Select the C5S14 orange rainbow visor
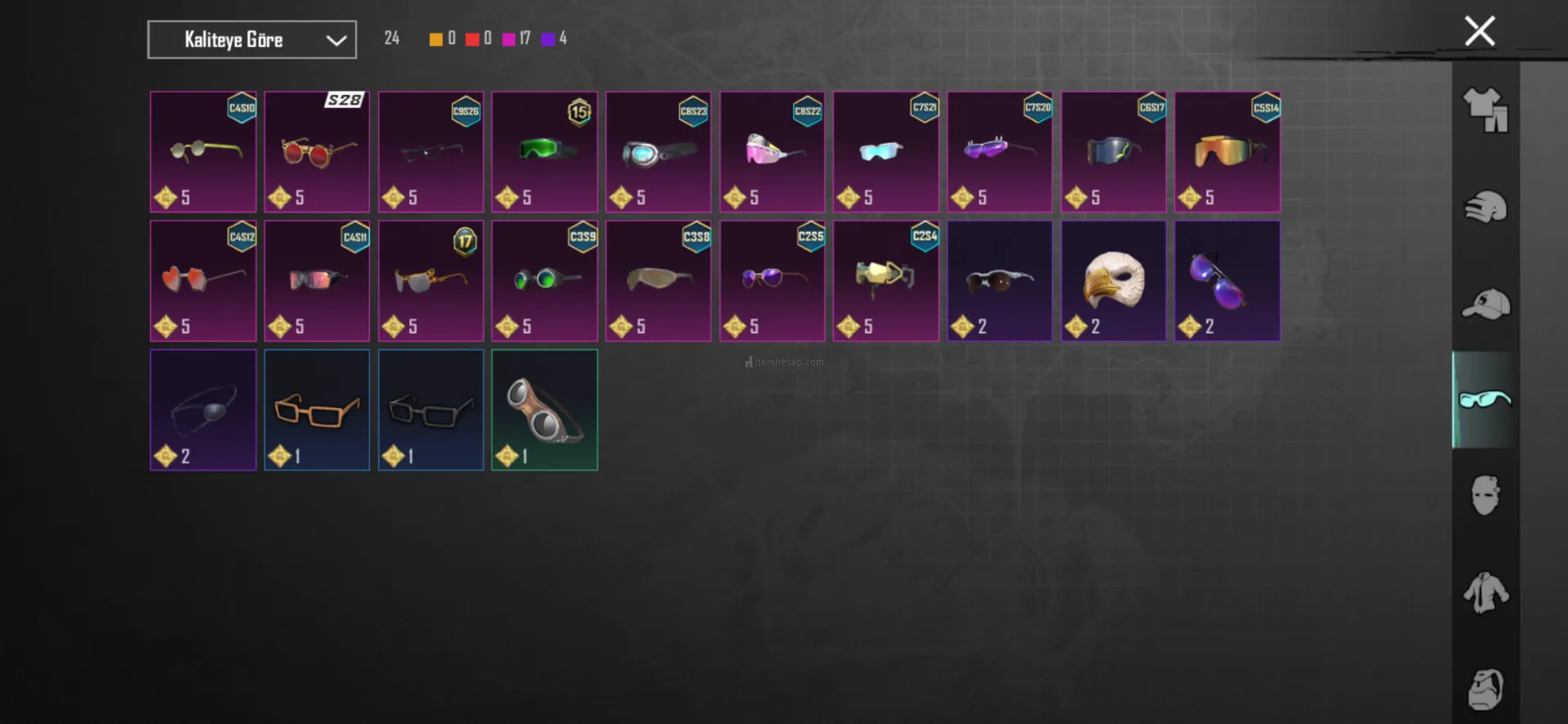Viewport: 1568px width, 724px height. [x=1227, y=152]
